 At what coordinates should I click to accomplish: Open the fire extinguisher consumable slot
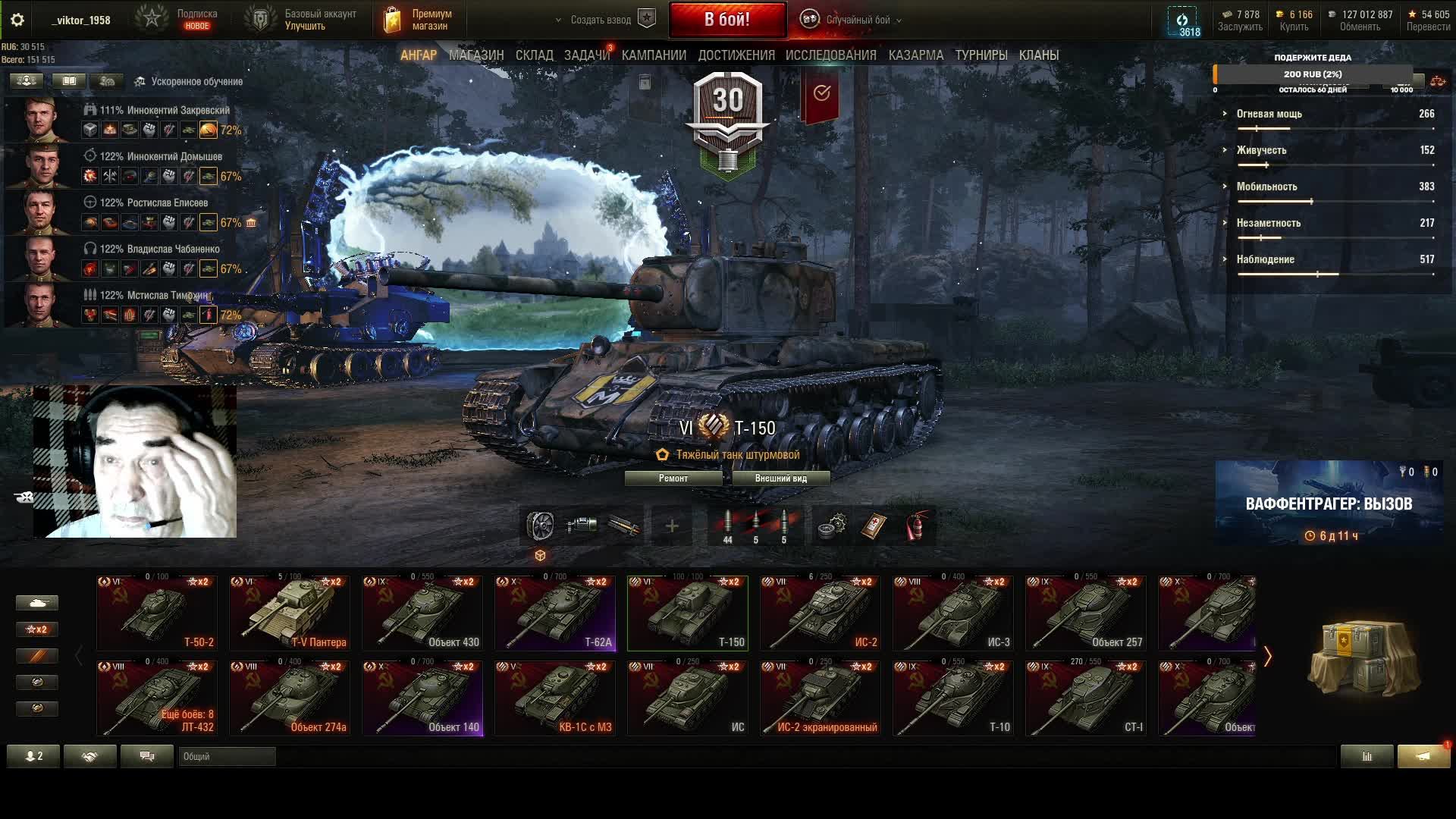(x=916, y=526)
